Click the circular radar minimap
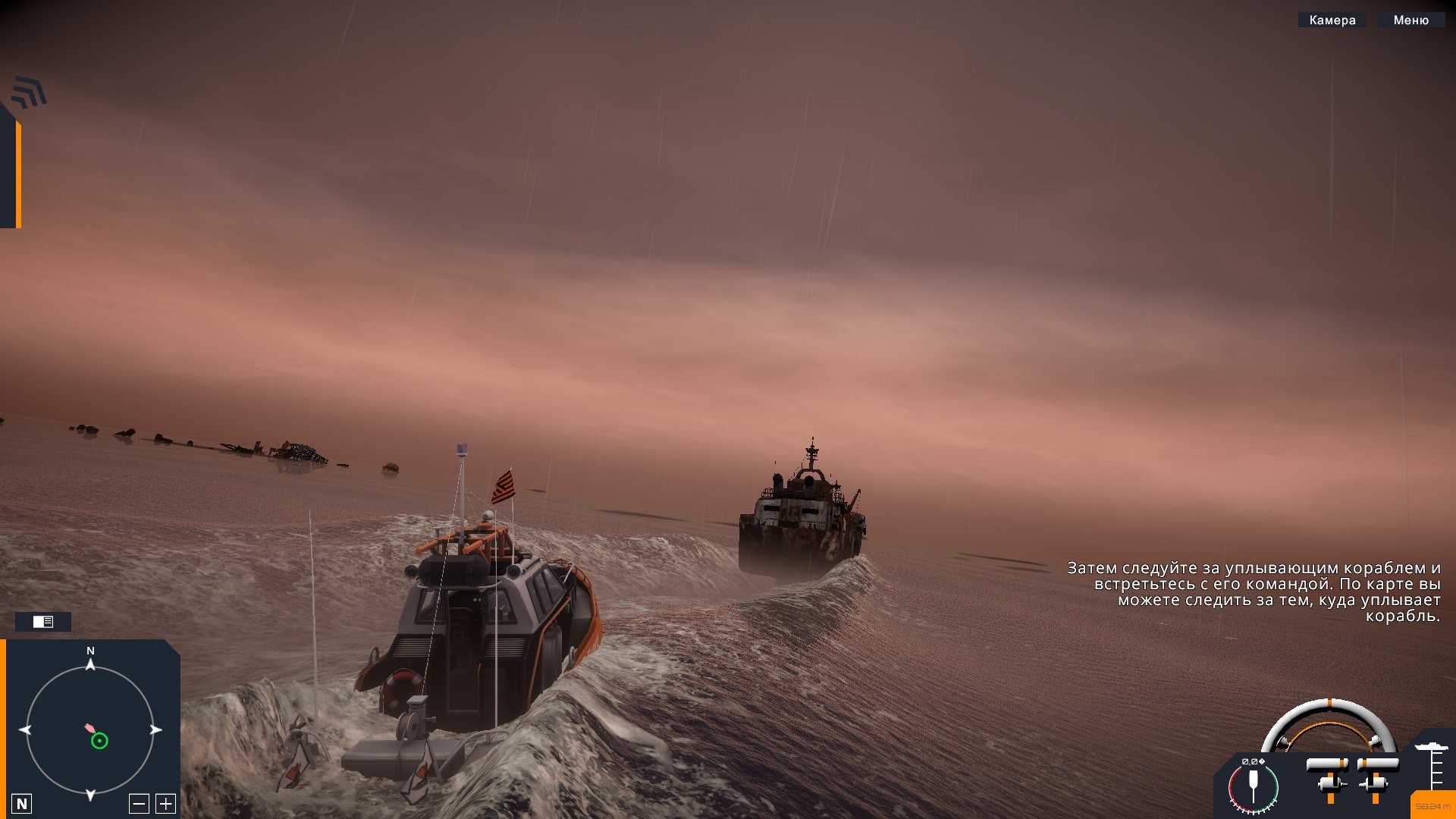Screen dimensions: 1456x819 click(x=90, y=730)
